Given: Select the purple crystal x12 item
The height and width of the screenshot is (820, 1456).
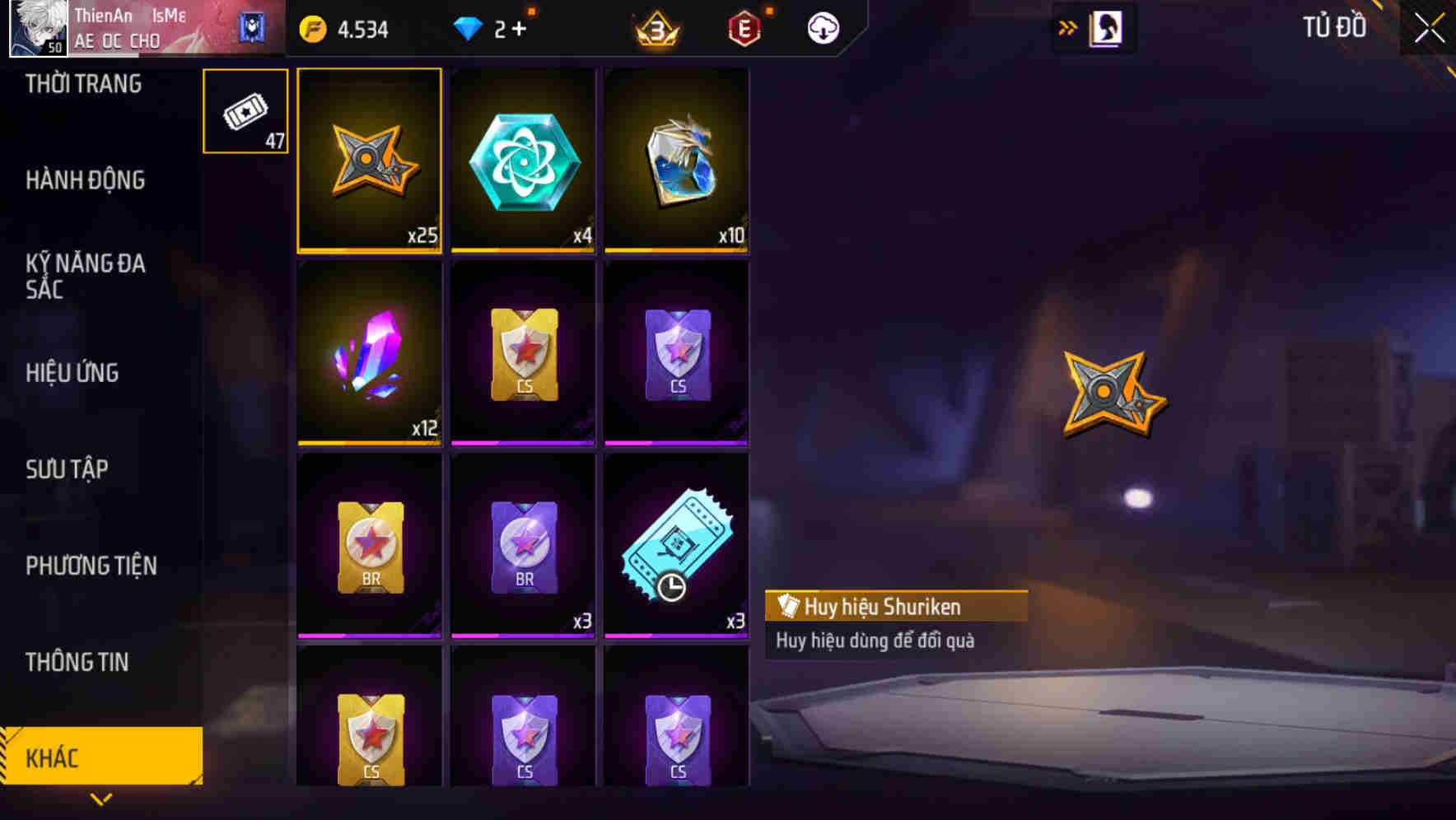Looking at the screenshot, I should (368, 354).
